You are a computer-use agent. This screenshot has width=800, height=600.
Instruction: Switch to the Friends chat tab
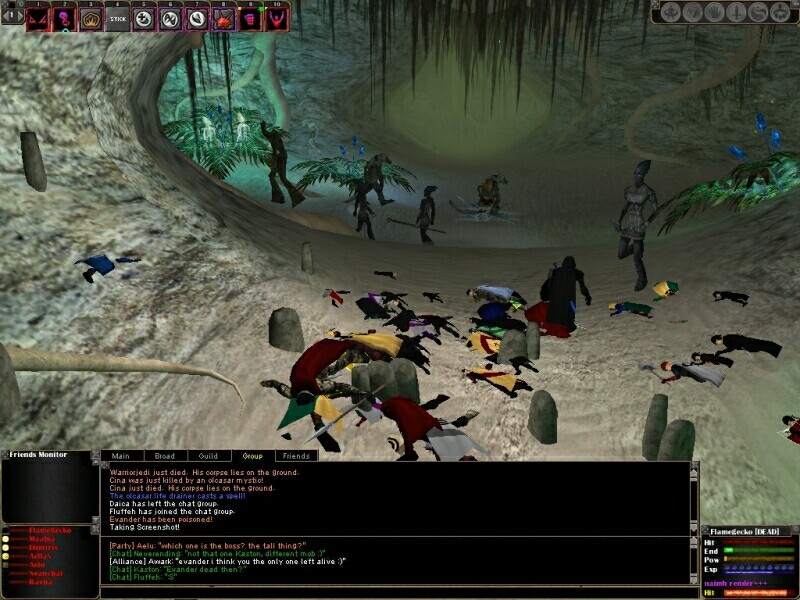click(296, 456)
